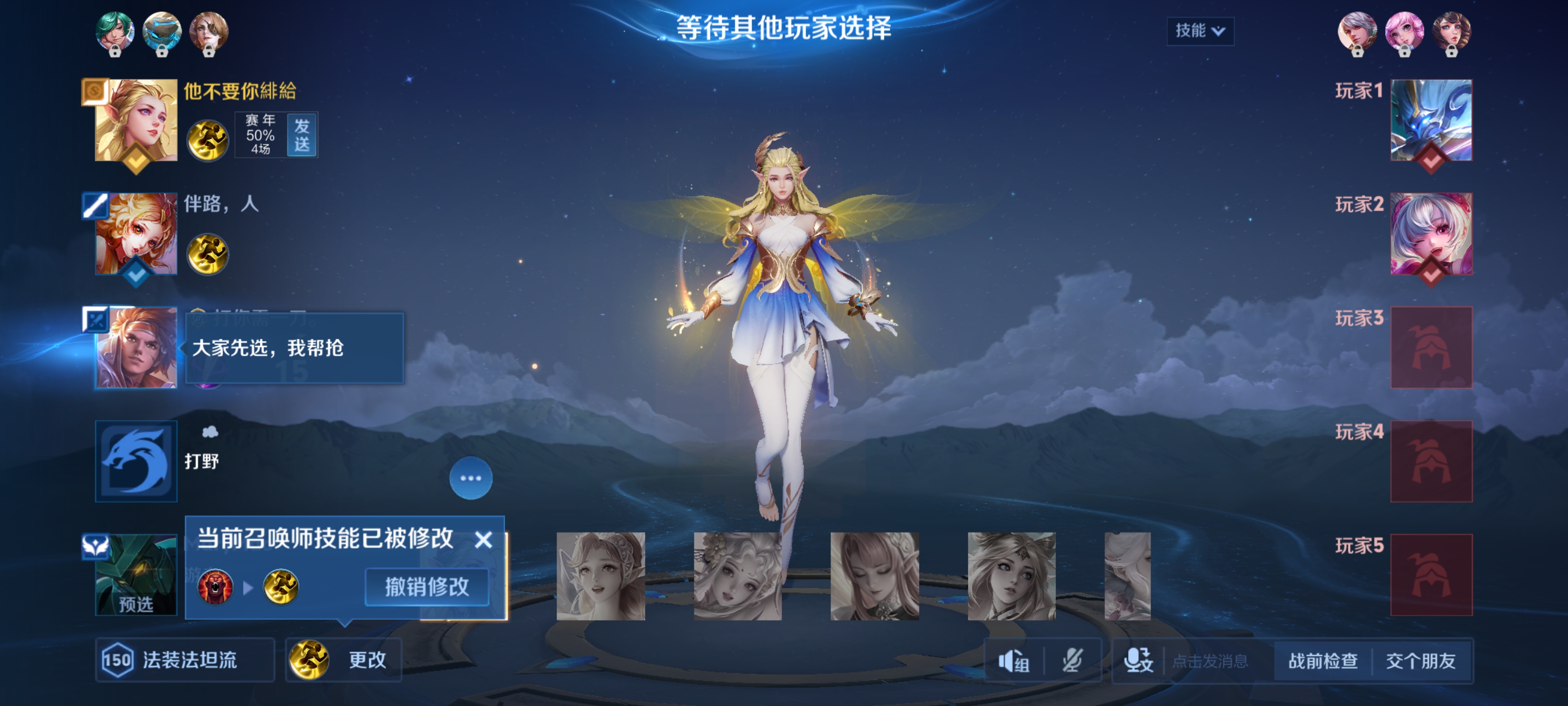Screen dimensions: 1568x706
Task: Select the 预选 pre-picked hero portrait
Action: point(136,575)
